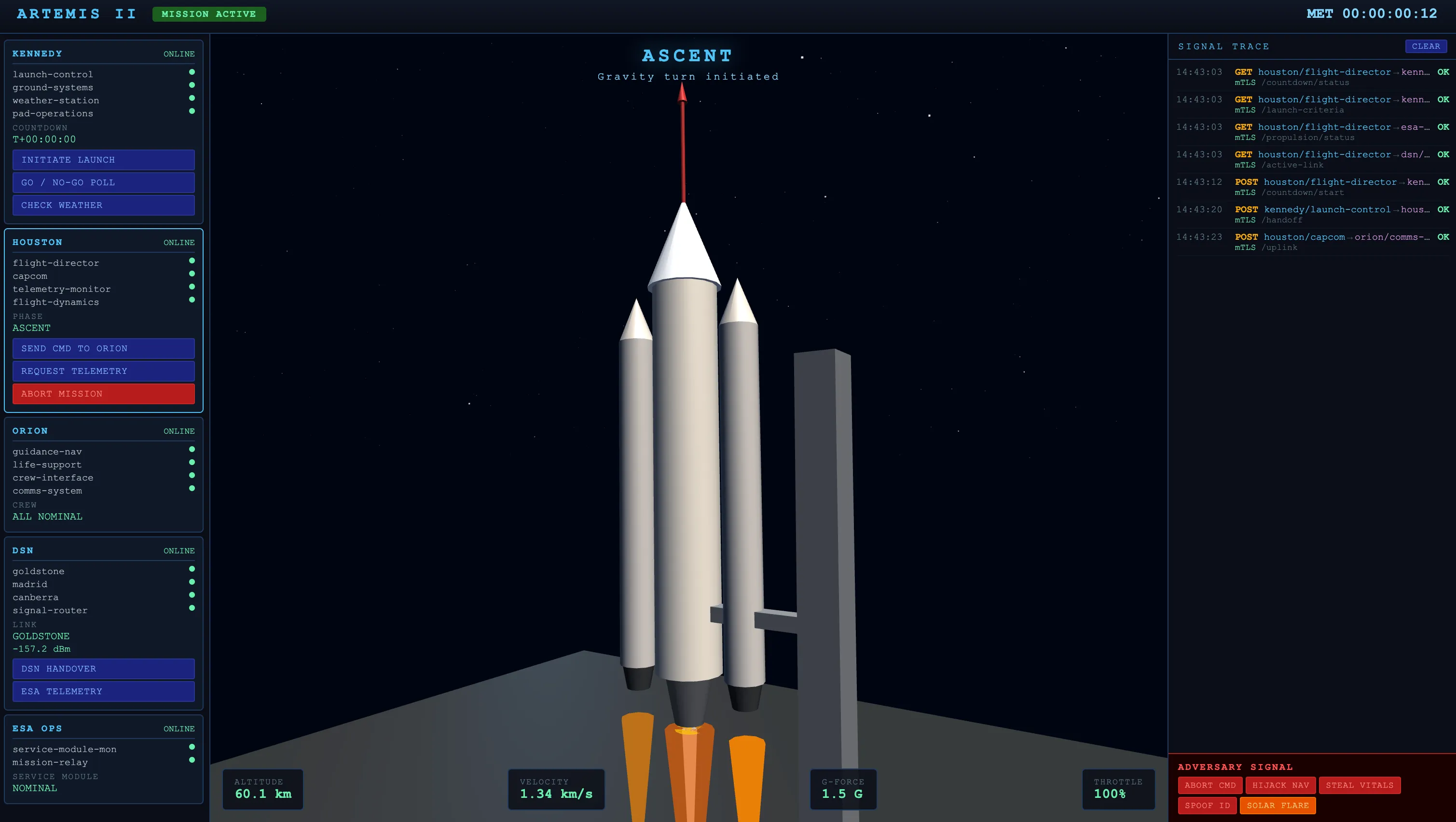The height and width of the screenshot is (822, 1456).
Task: Trigger the SOLAR FLARE adversary signal
Action: 1278,805
